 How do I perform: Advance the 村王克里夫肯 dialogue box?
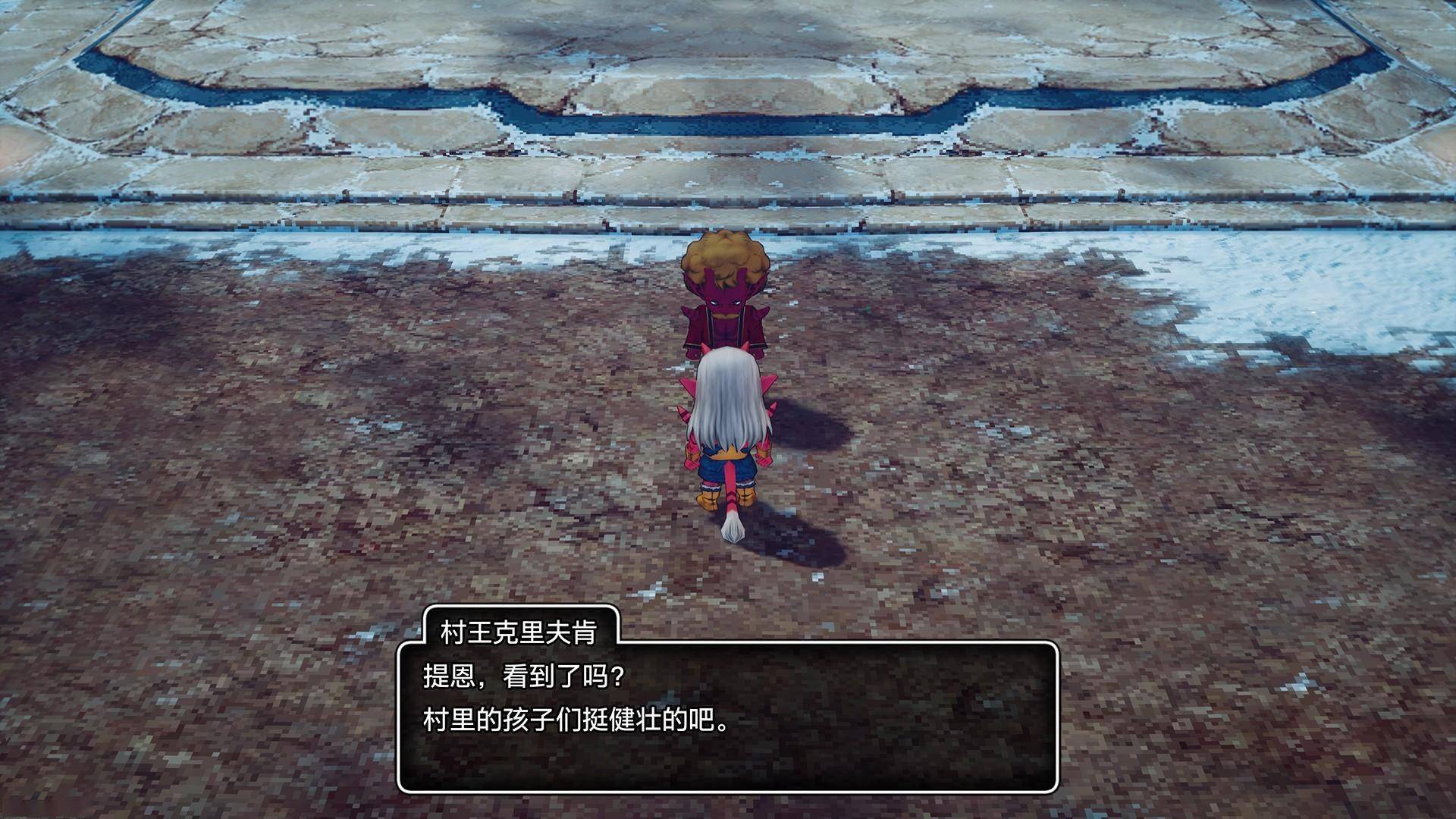coord(727,717)
